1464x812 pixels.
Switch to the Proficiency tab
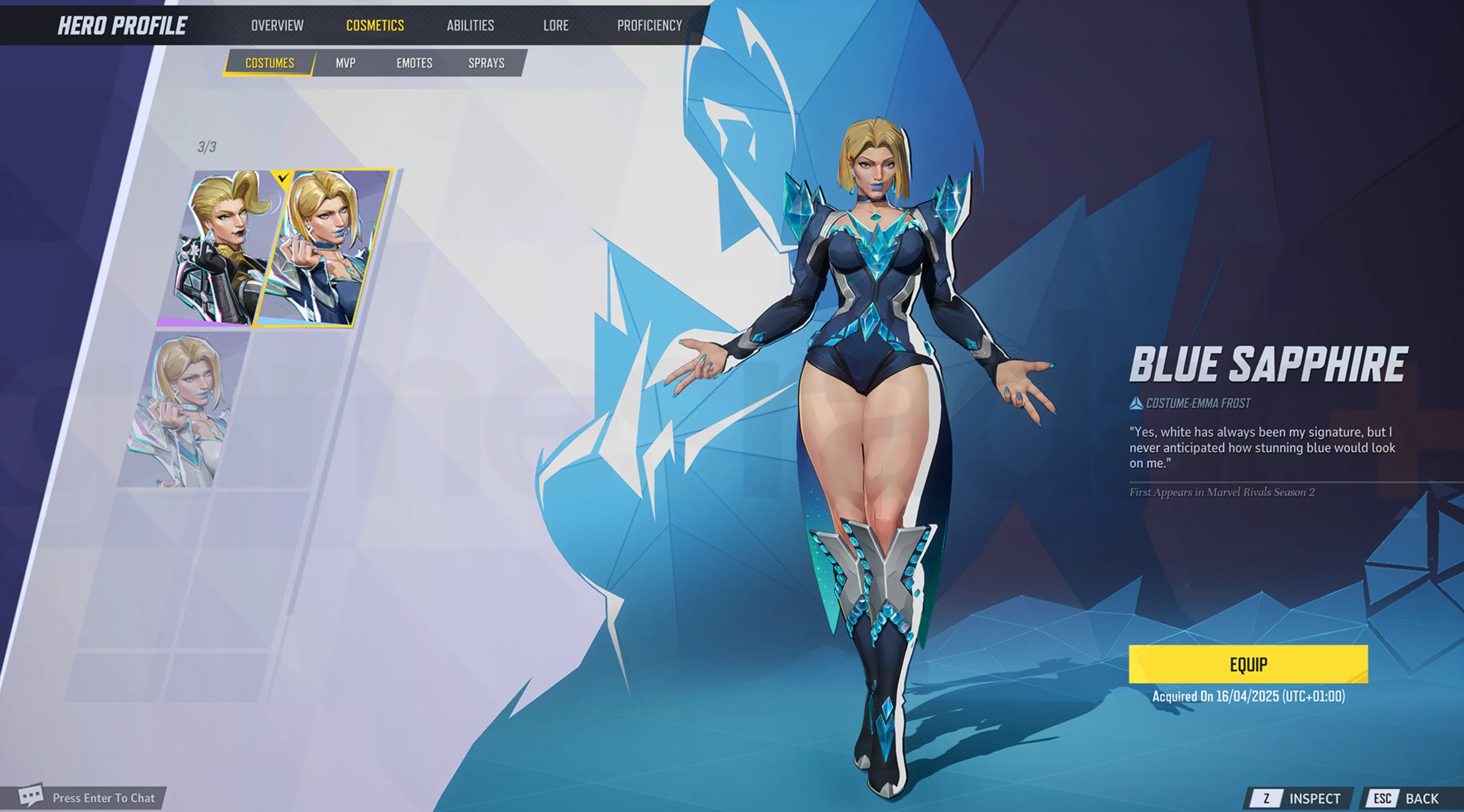point(649,26)
